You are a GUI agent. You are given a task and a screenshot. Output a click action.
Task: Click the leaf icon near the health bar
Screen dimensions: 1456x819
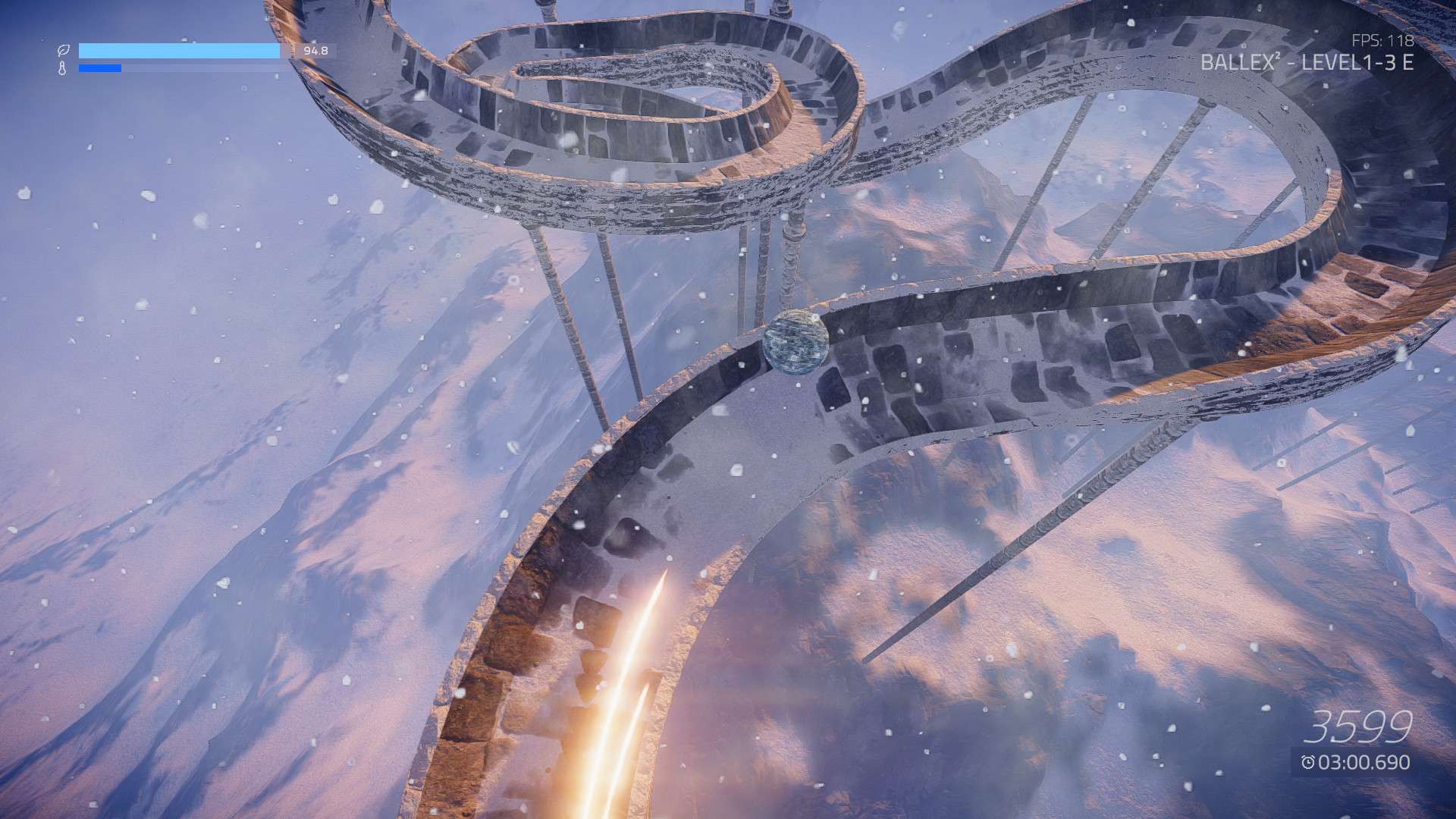click(64, 50)
